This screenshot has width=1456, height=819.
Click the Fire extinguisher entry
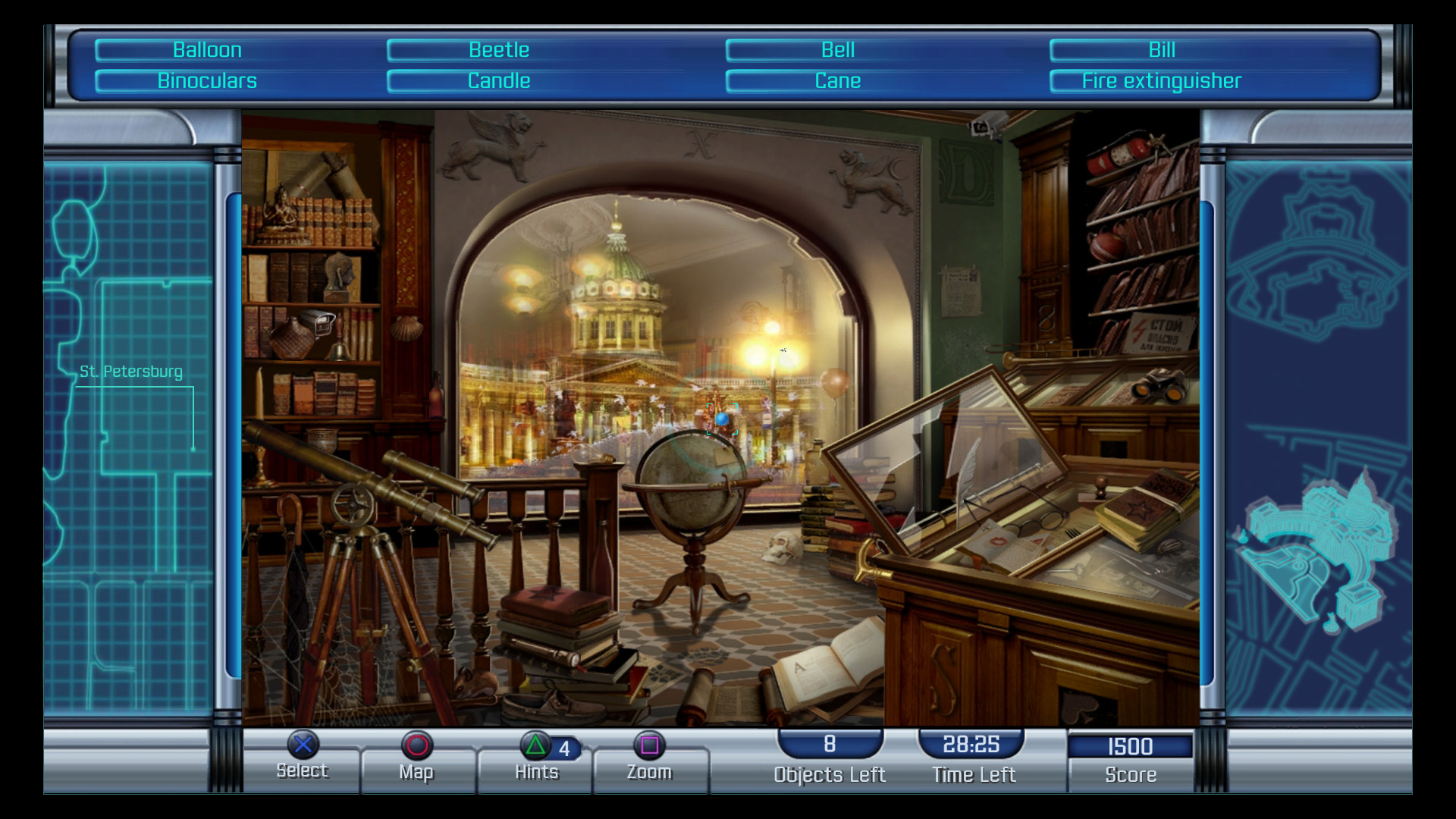click(1161, 81)
